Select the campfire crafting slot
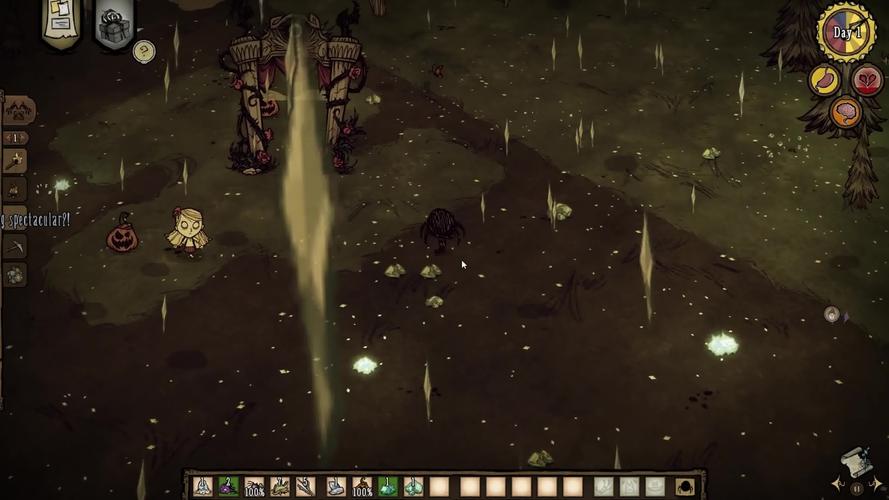Screen dimensions: 889x500 click(15, 189)
